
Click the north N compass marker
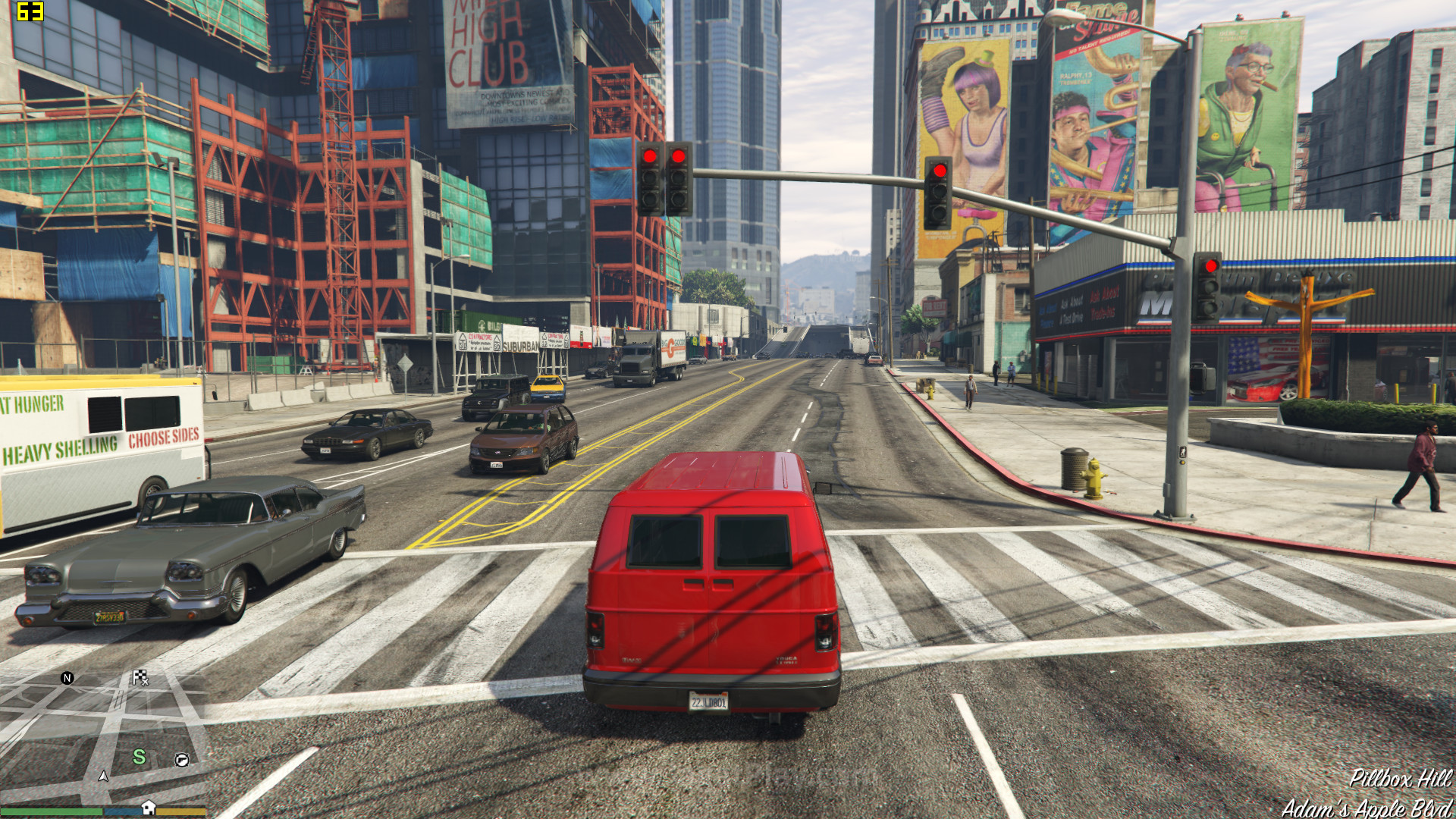(67, 678)
